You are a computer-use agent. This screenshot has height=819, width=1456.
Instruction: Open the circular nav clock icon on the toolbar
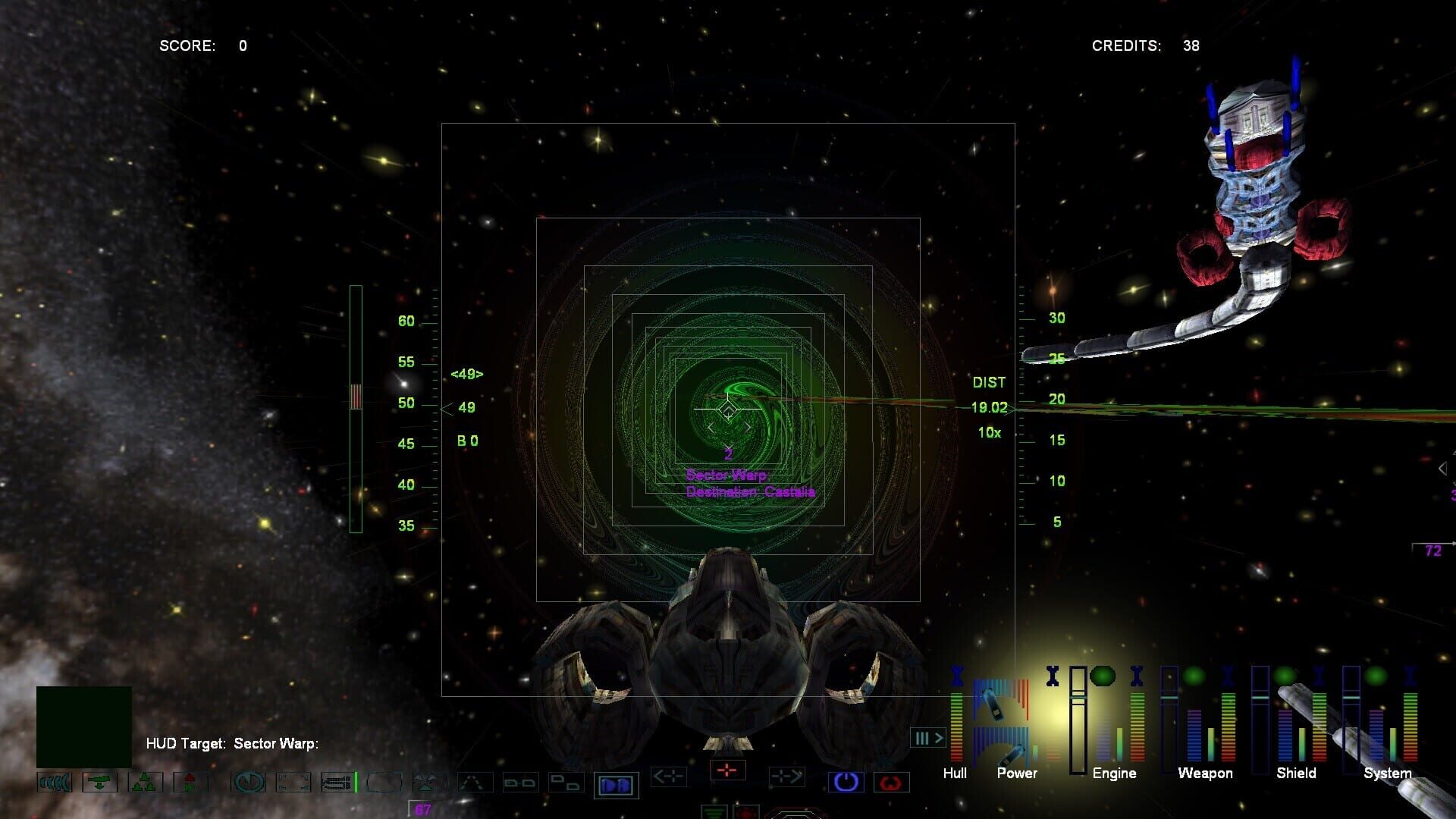click(249, 782)
